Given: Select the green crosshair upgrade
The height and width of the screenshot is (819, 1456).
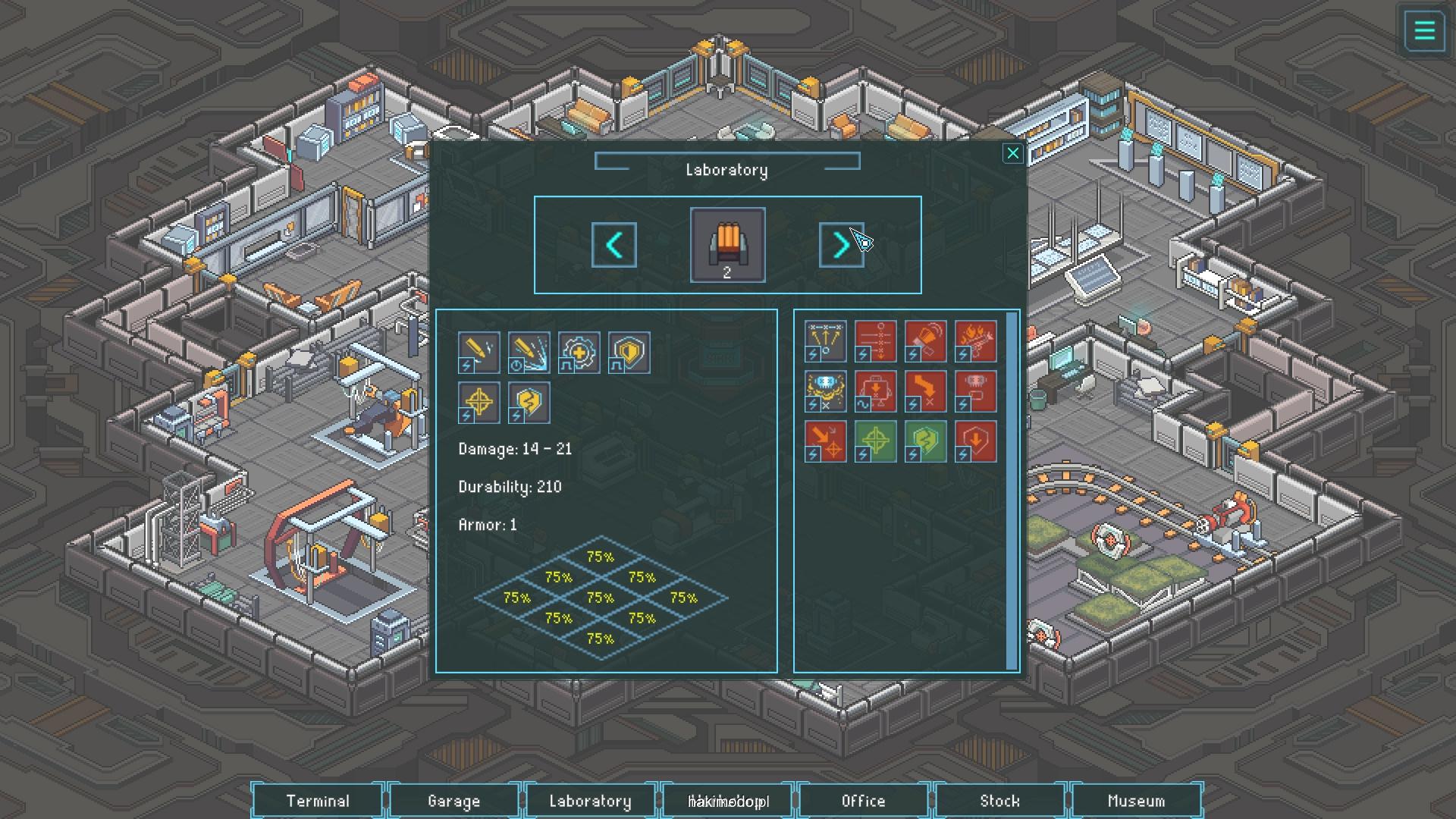Looking at the screenshot, I should click(875, 441).
